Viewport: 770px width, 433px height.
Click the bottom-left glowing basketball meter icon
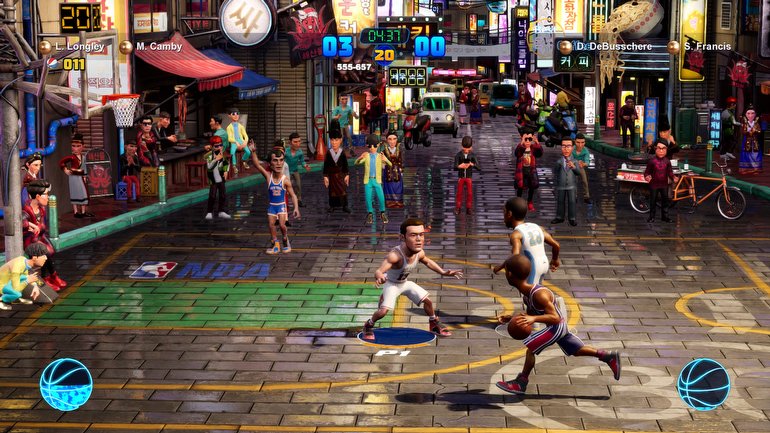(66, 384)
